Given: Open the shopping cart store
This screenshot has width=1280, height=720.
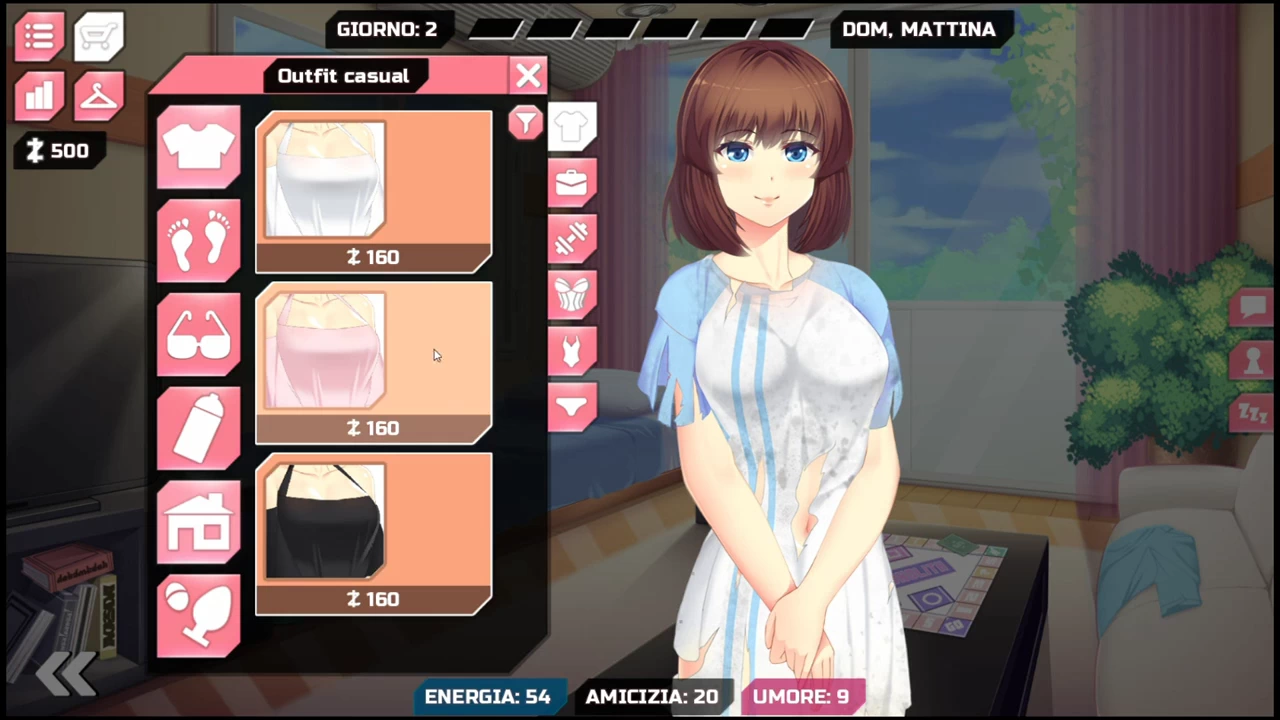Looking at the screenshot, I should coord(98,36).
